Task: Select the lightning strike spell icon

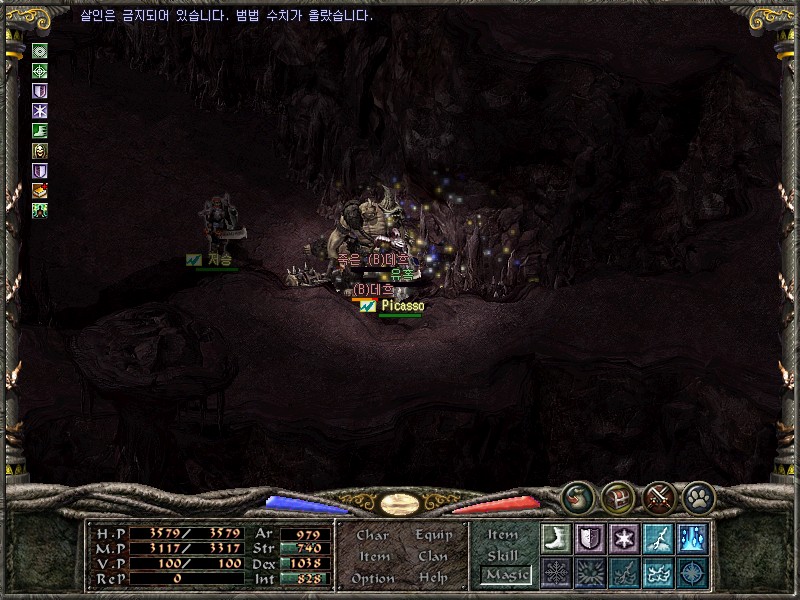Action: pyautogui.click(x=658, y=537)
